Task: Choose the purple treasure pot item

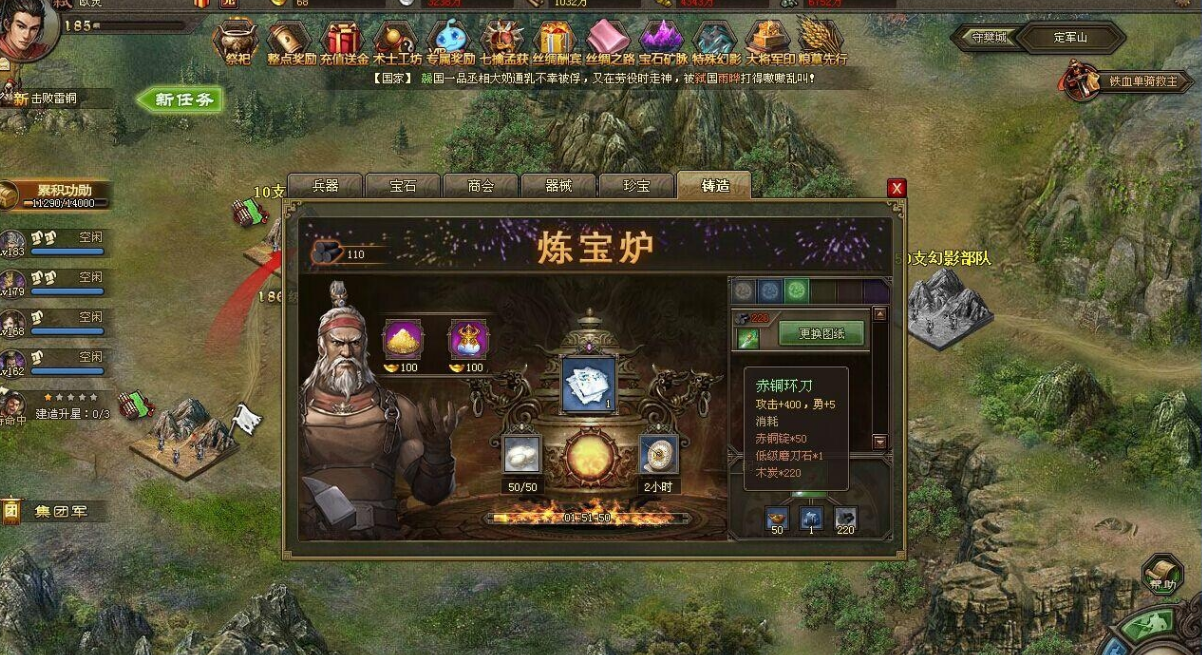Action: pyautogui.click(x=468, y=339)
